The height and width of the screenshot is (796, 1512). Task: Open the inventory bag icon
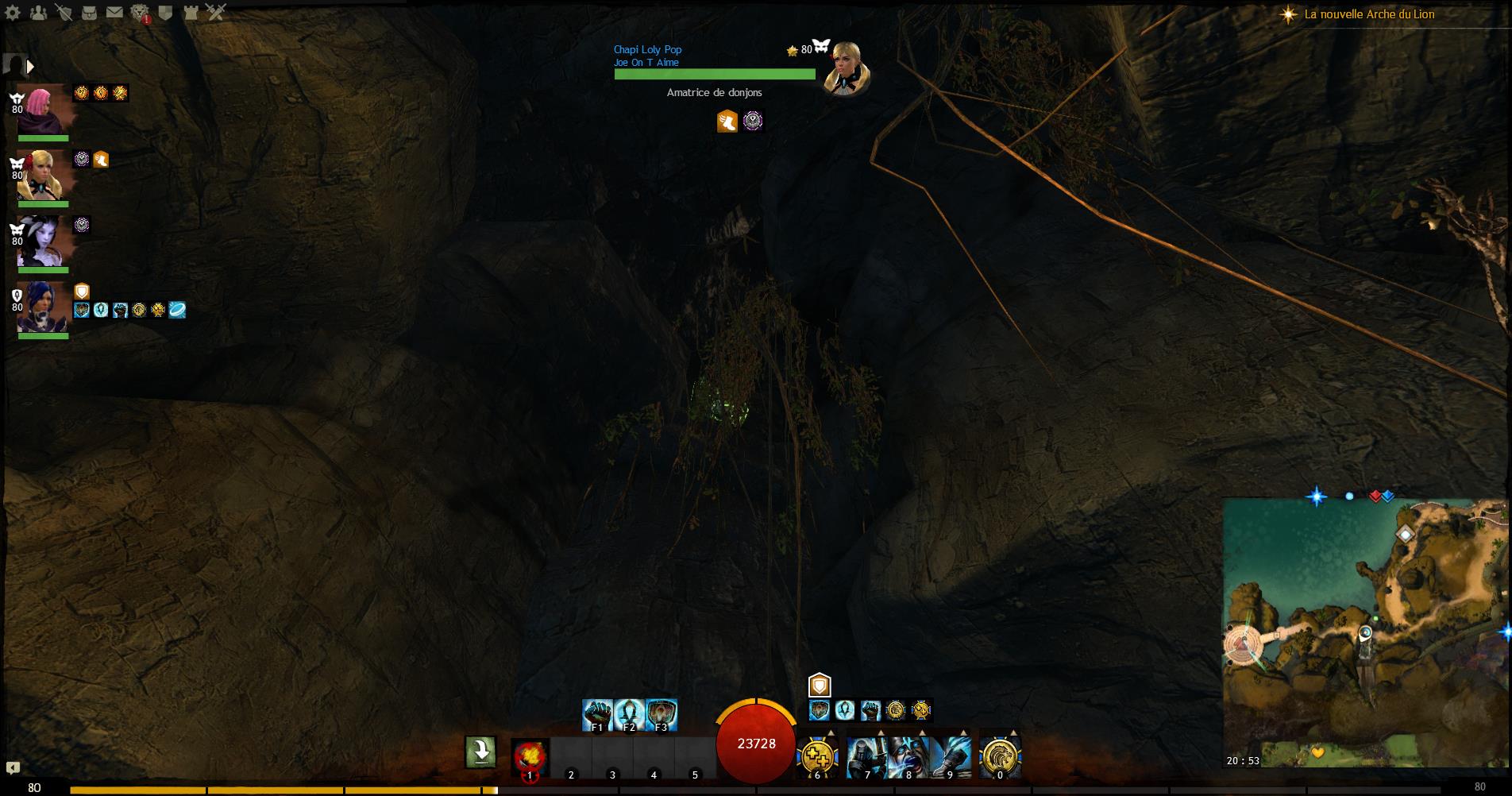click(90, 12)
